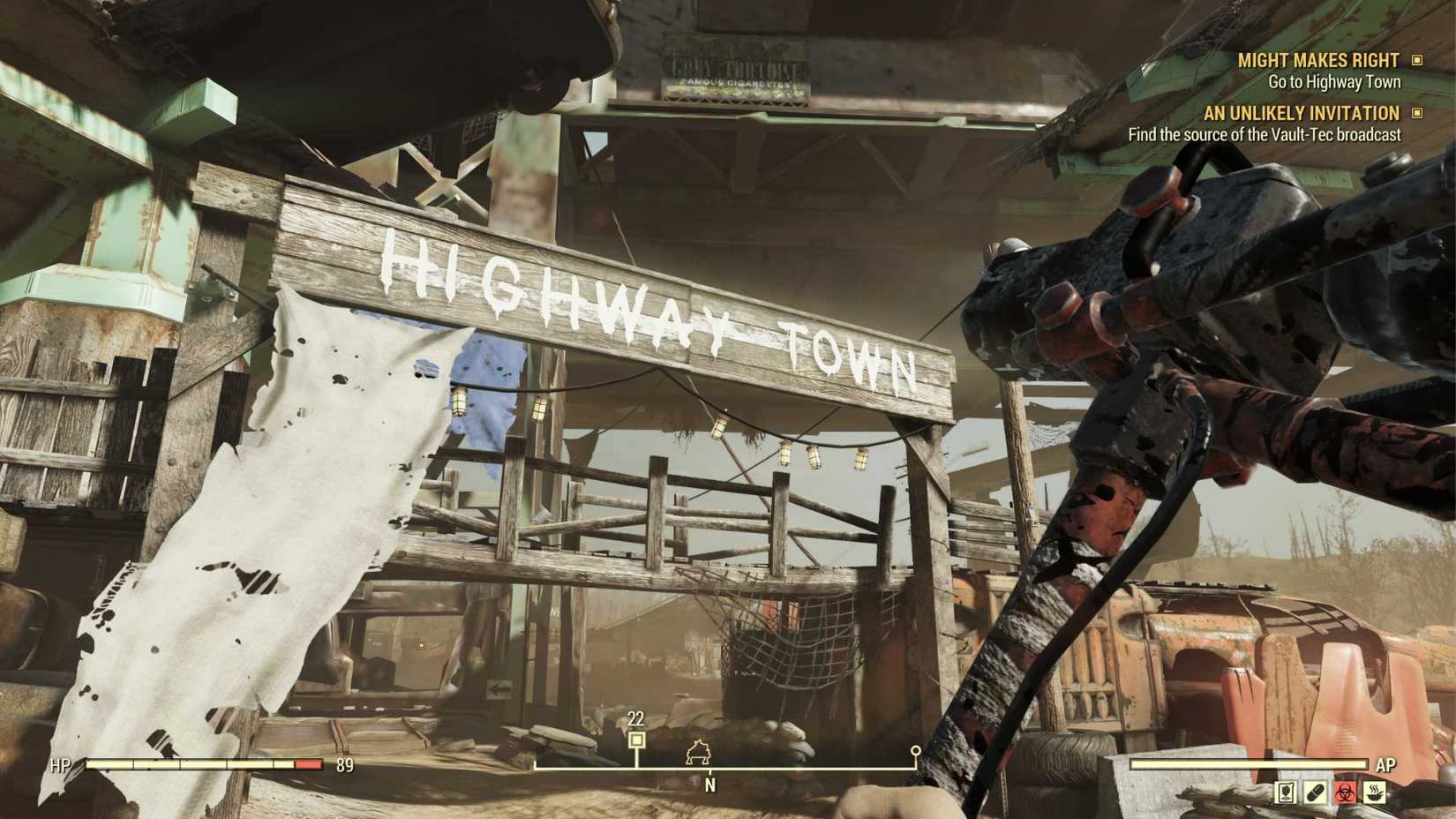Select the pill-shaped addiction status icon
This screenshot has width=1456, height=819.
tap(1315, 793)
